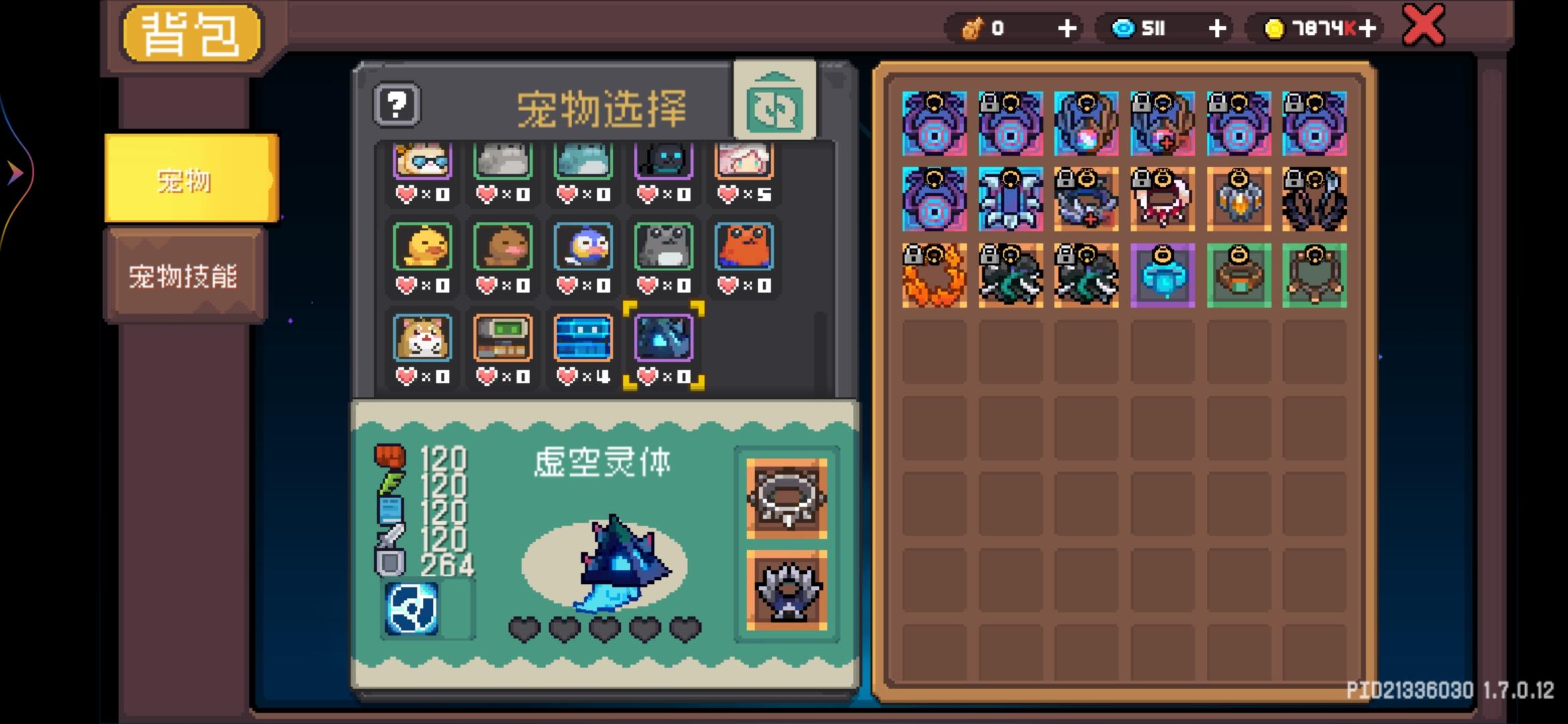Click the plus button next to gold coins
The width and height of the screenshot is (1568, 724).
(x=1365, y=28)
